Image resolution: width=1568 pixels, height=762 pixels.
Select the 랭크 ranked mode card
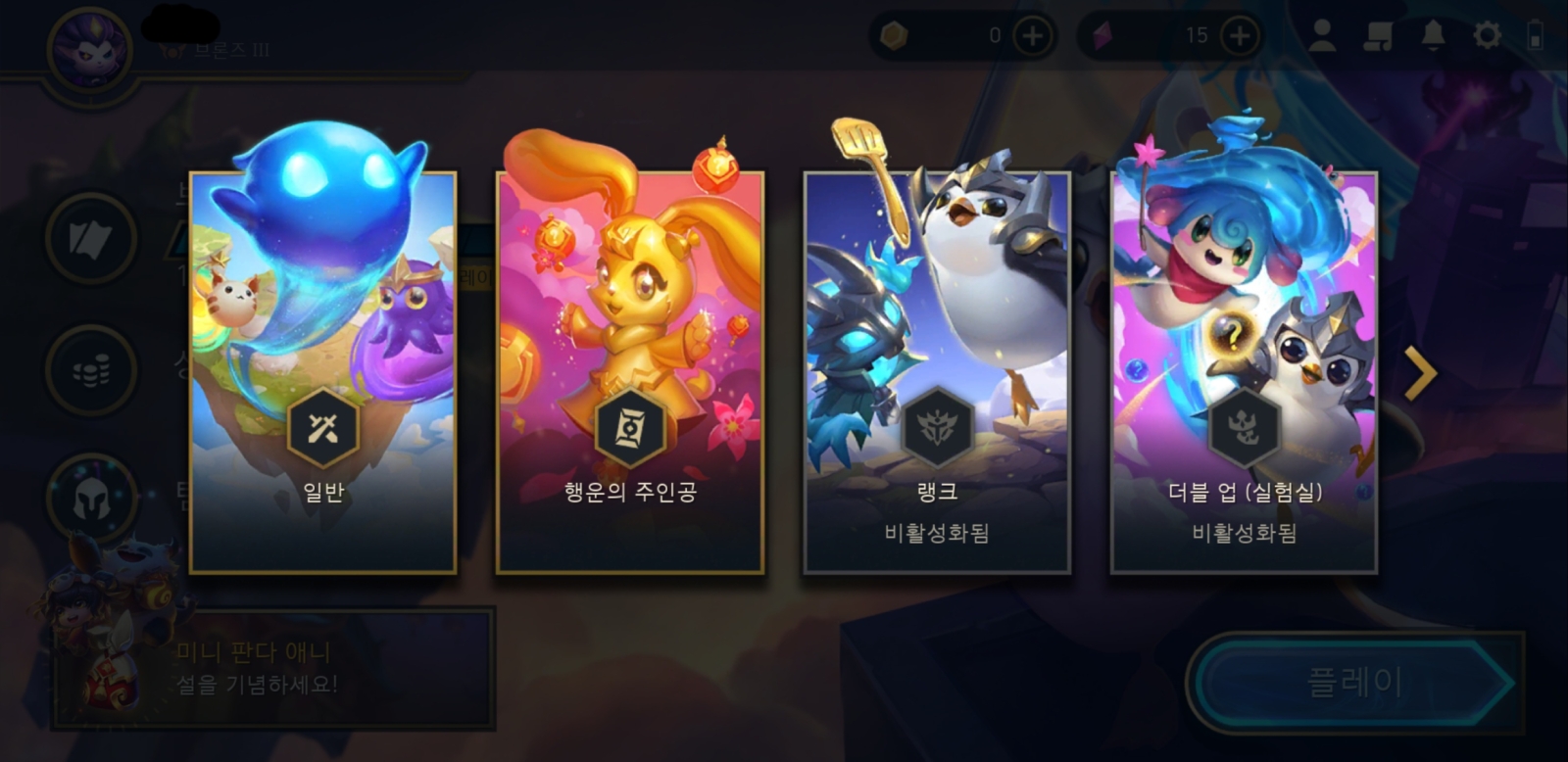[937, 372]
